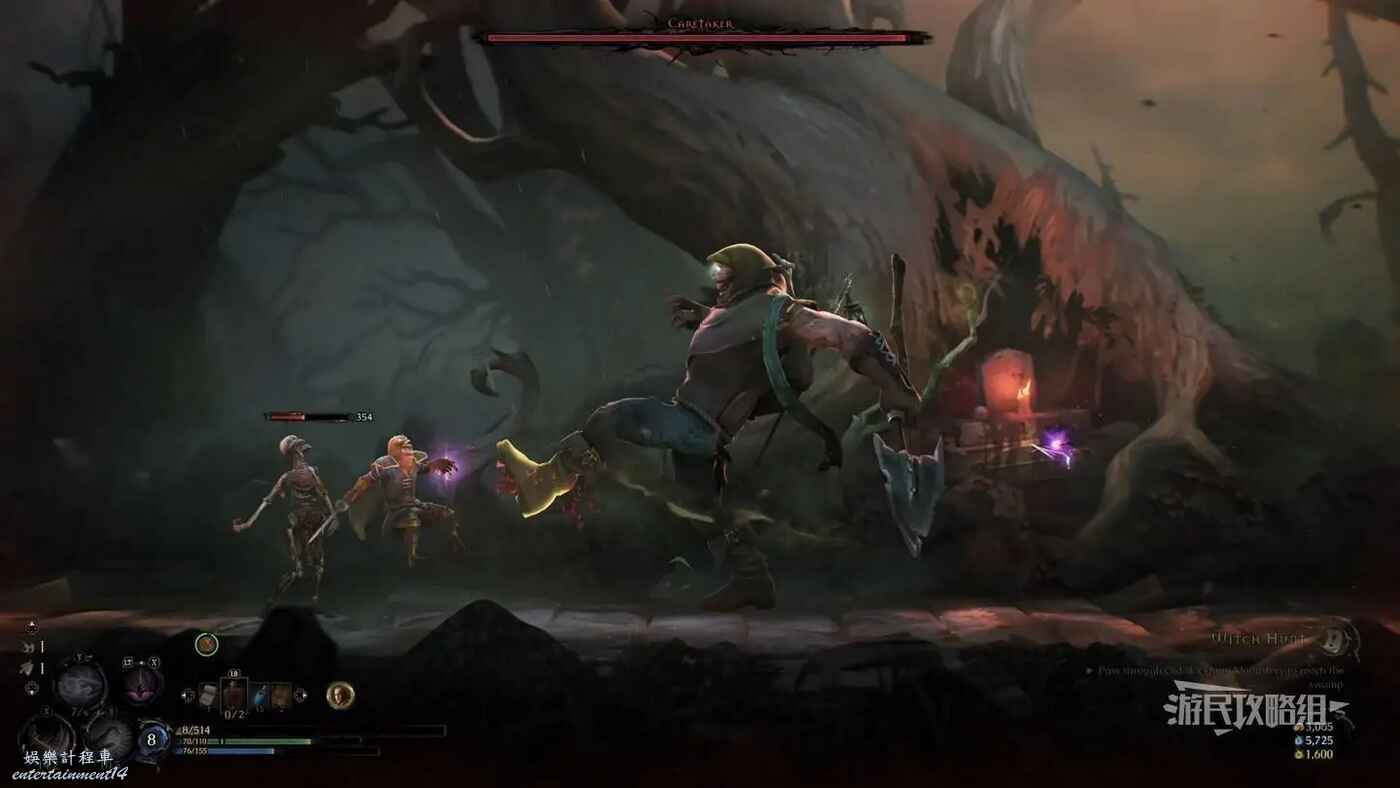Click the green-ringed status buff icon
The height and width of the screenshot is (788, 1400).
pyautogui.click(x=206, y=645)
